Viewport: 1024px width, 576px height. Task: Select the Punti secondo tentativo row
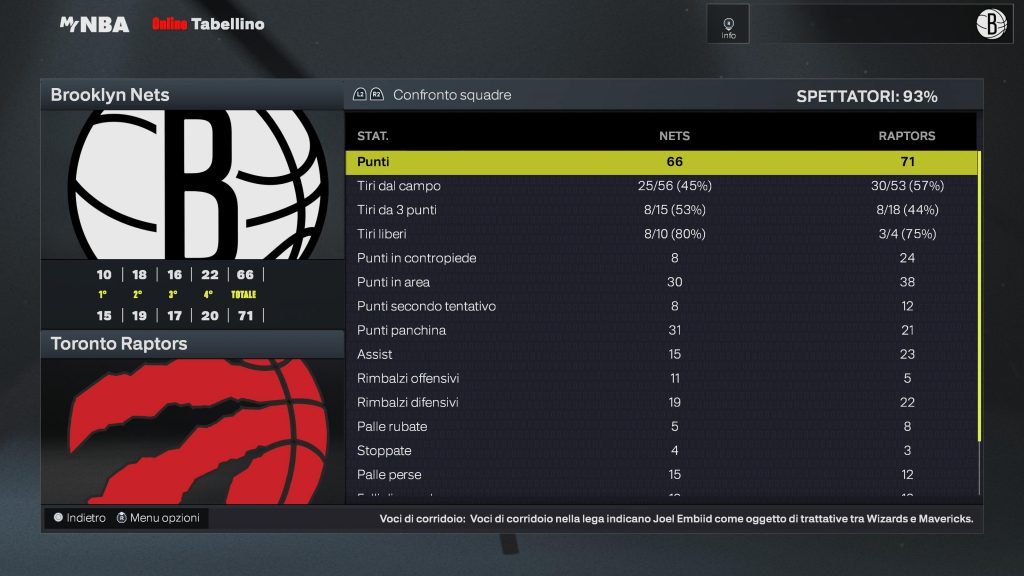[x=661, y=306]
